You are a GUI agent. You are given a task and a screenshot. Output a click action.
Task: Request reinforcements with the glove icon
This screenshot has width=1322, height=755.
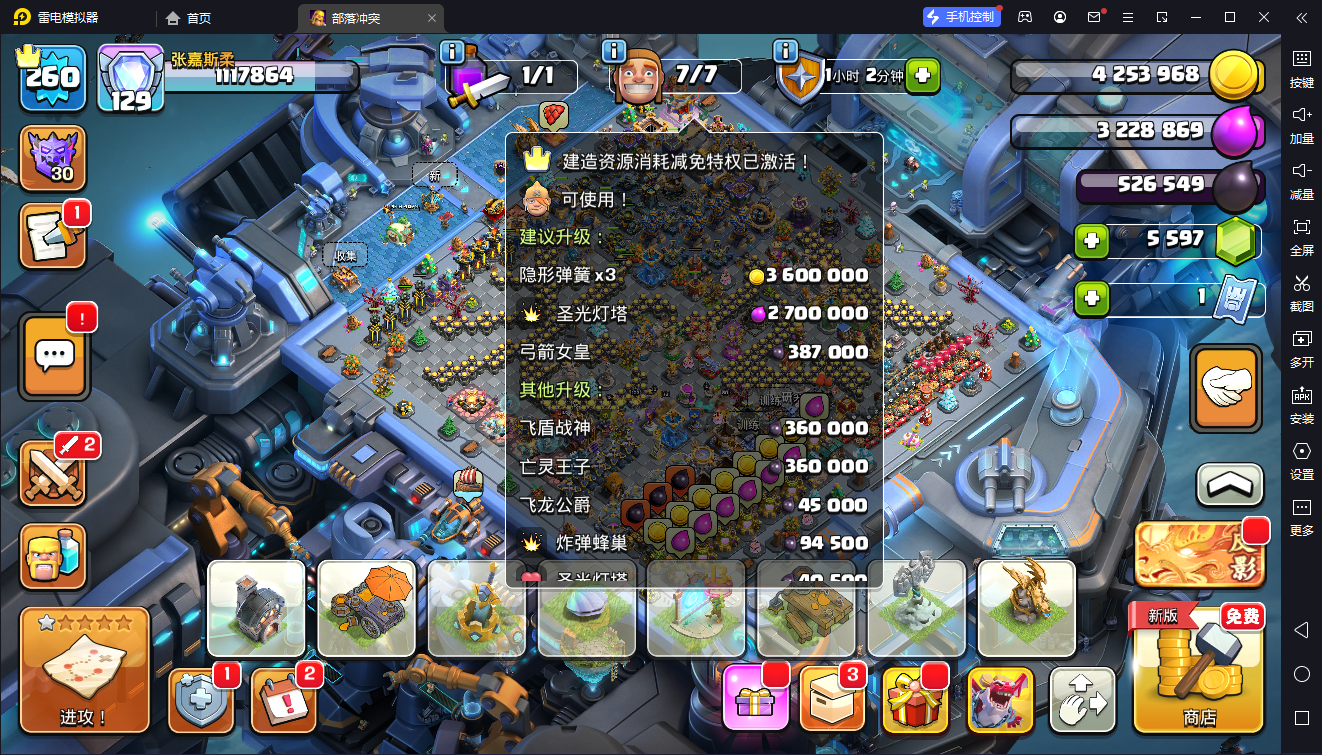click(1227, 388)
